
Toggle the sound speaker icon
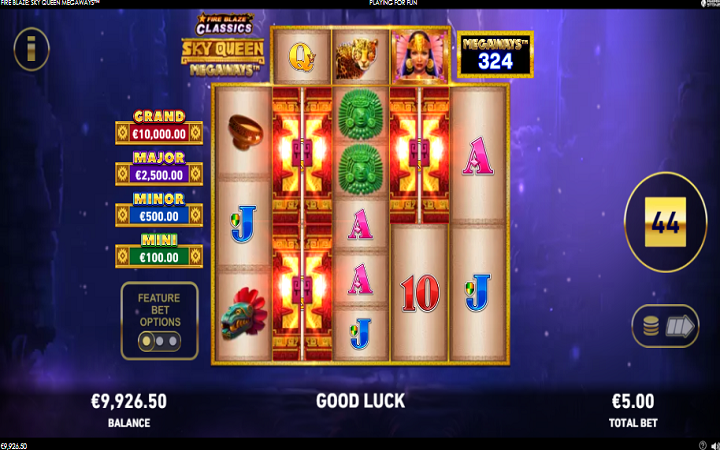pos(713,444)
